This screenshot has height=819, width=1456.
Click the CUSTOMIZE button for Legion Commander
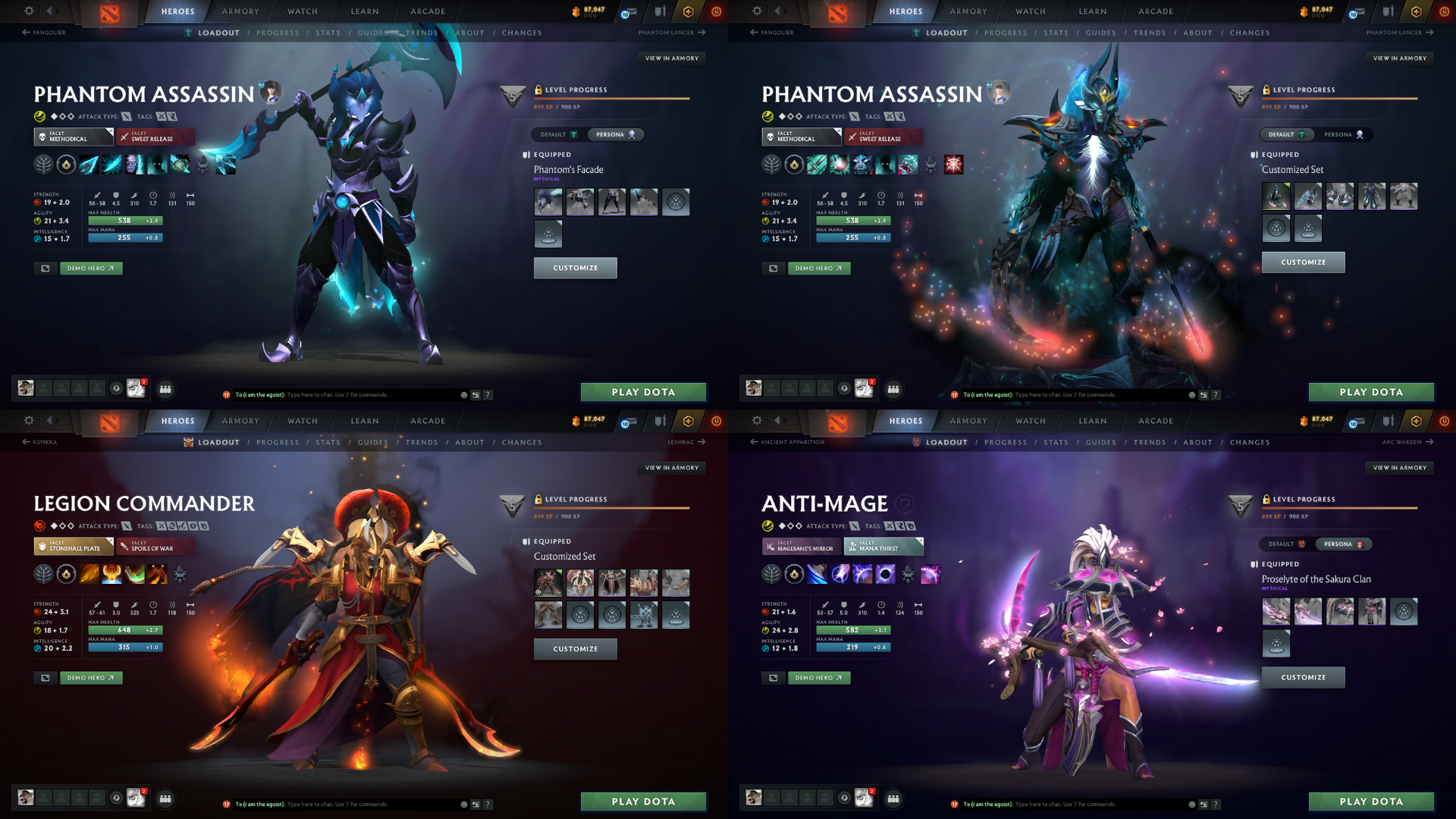pyautogui.click(x=576, y=648)
